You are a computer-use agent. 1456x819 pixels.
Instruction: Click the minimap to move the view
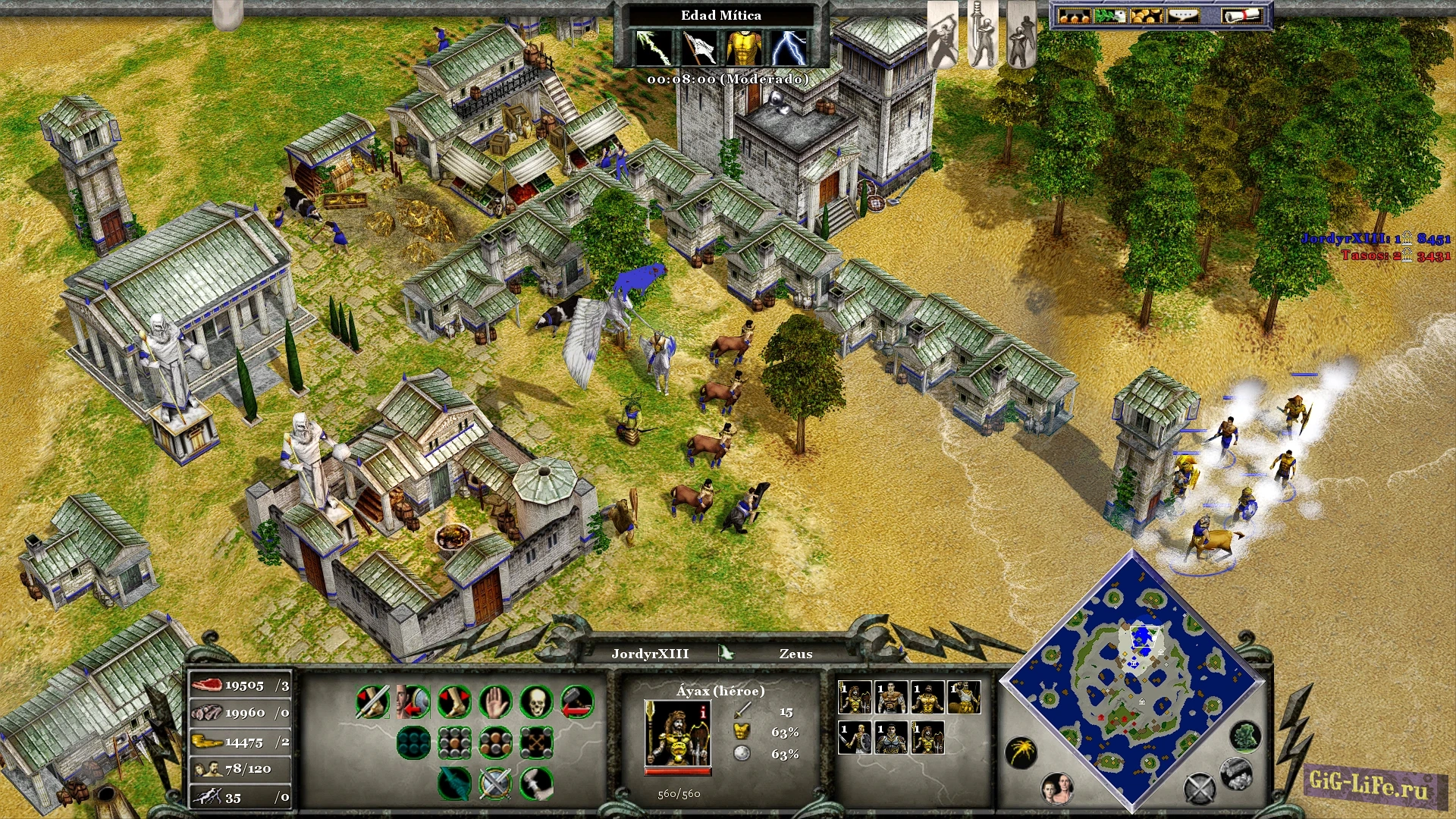(x=1134, y=682)
